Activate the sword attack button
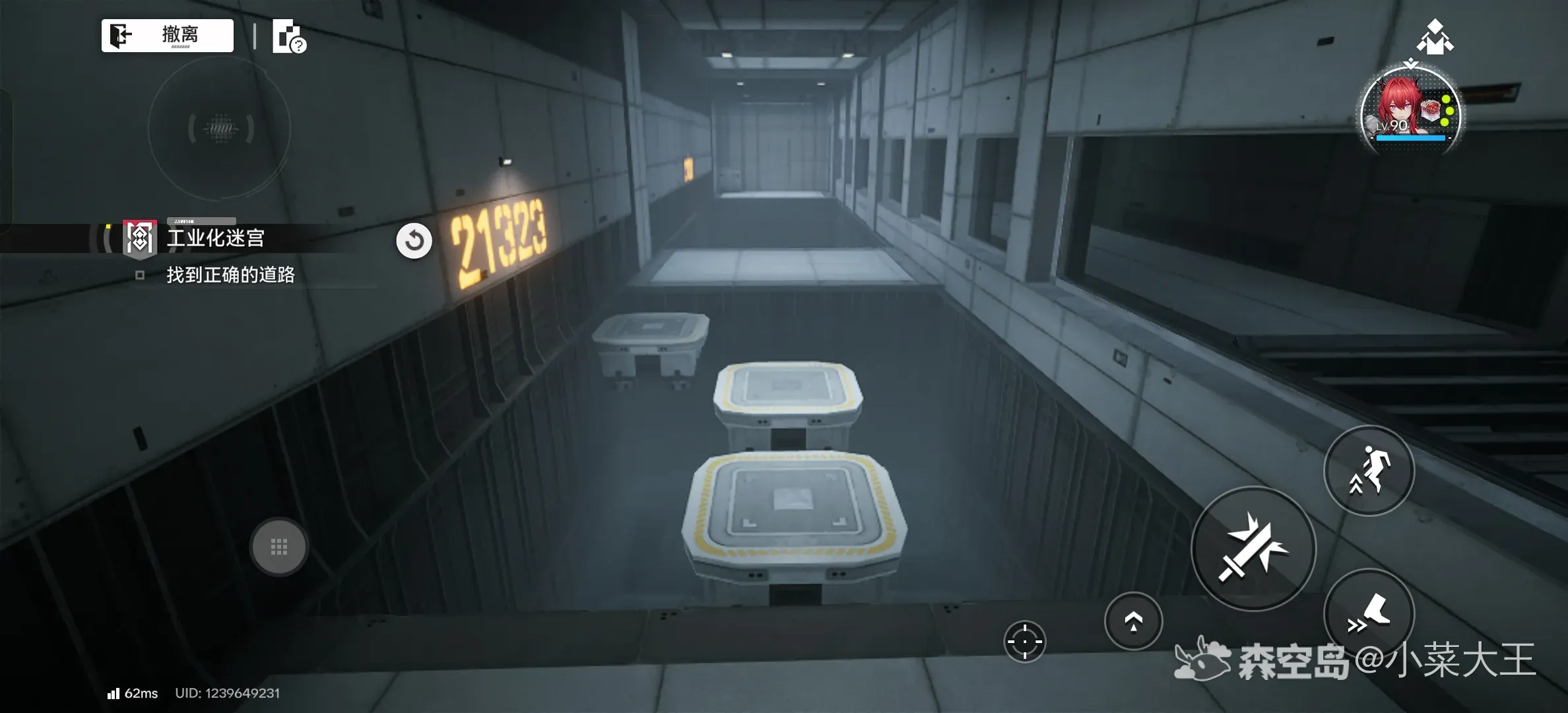Viewport: 1568px width, 713px height. 1253,549
